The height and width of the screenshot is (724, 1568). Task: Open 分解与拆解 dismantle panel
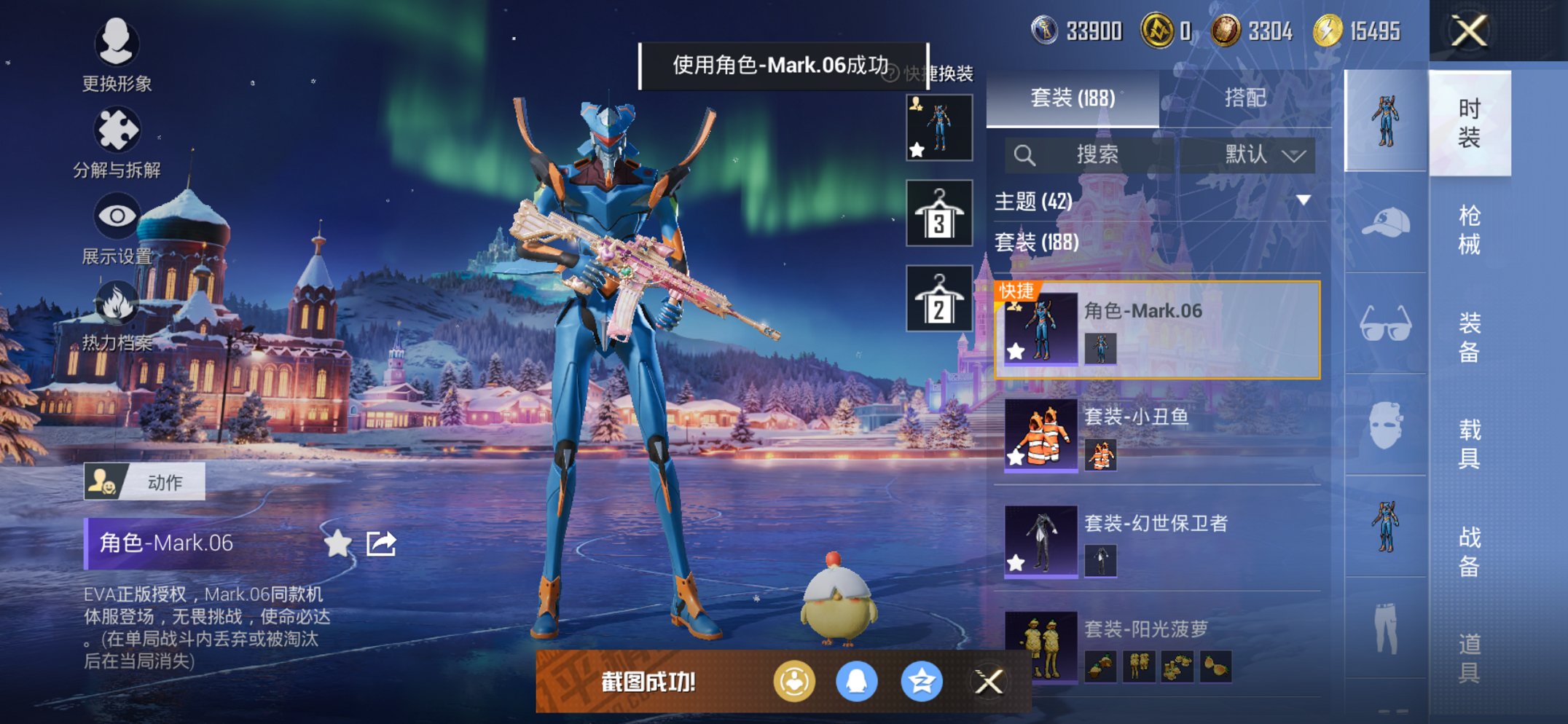tap(117, 130)
